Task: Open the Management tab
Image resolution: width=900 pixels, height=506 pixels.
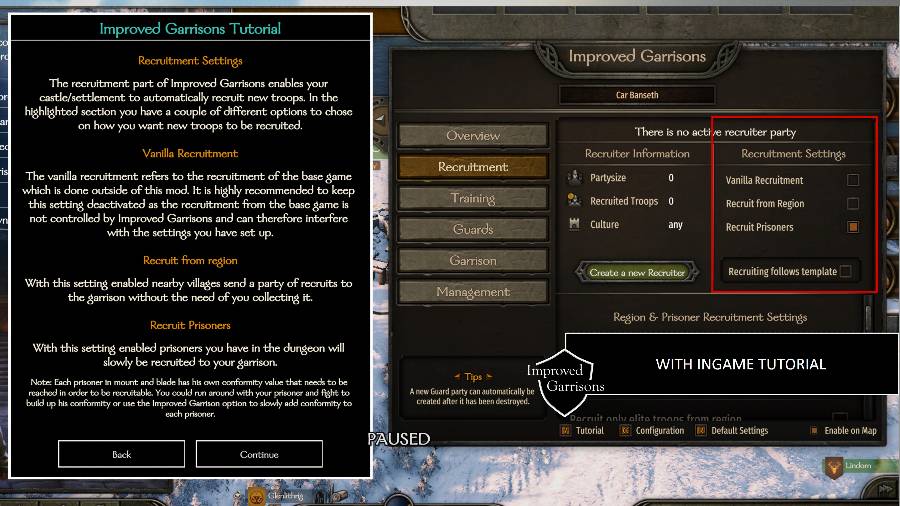Action: tap(473, 292)
